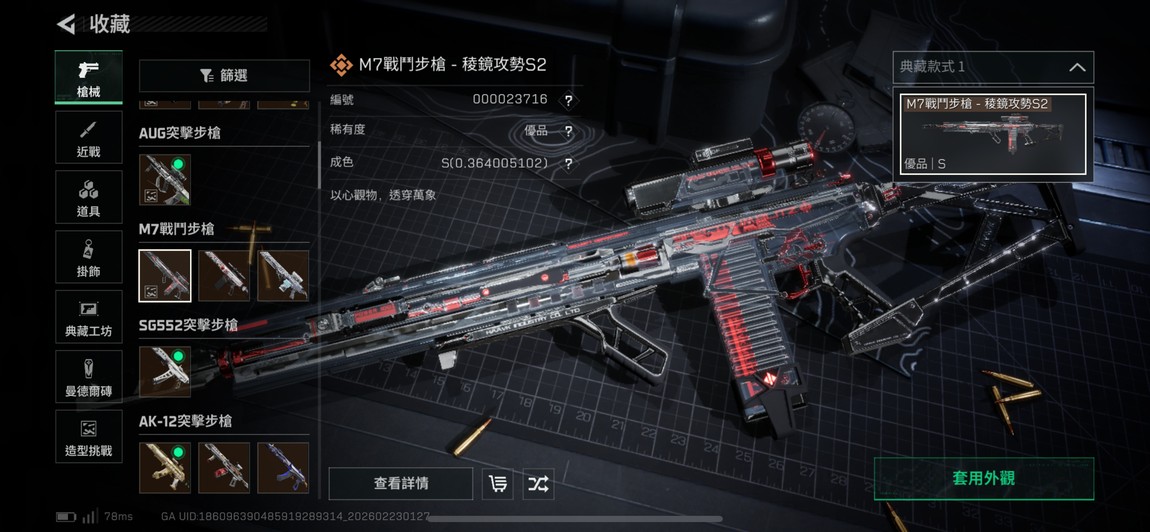Apply the skin with 套用外觀
The height and width of the screenshot is (532, 1150).
(983, 479)
